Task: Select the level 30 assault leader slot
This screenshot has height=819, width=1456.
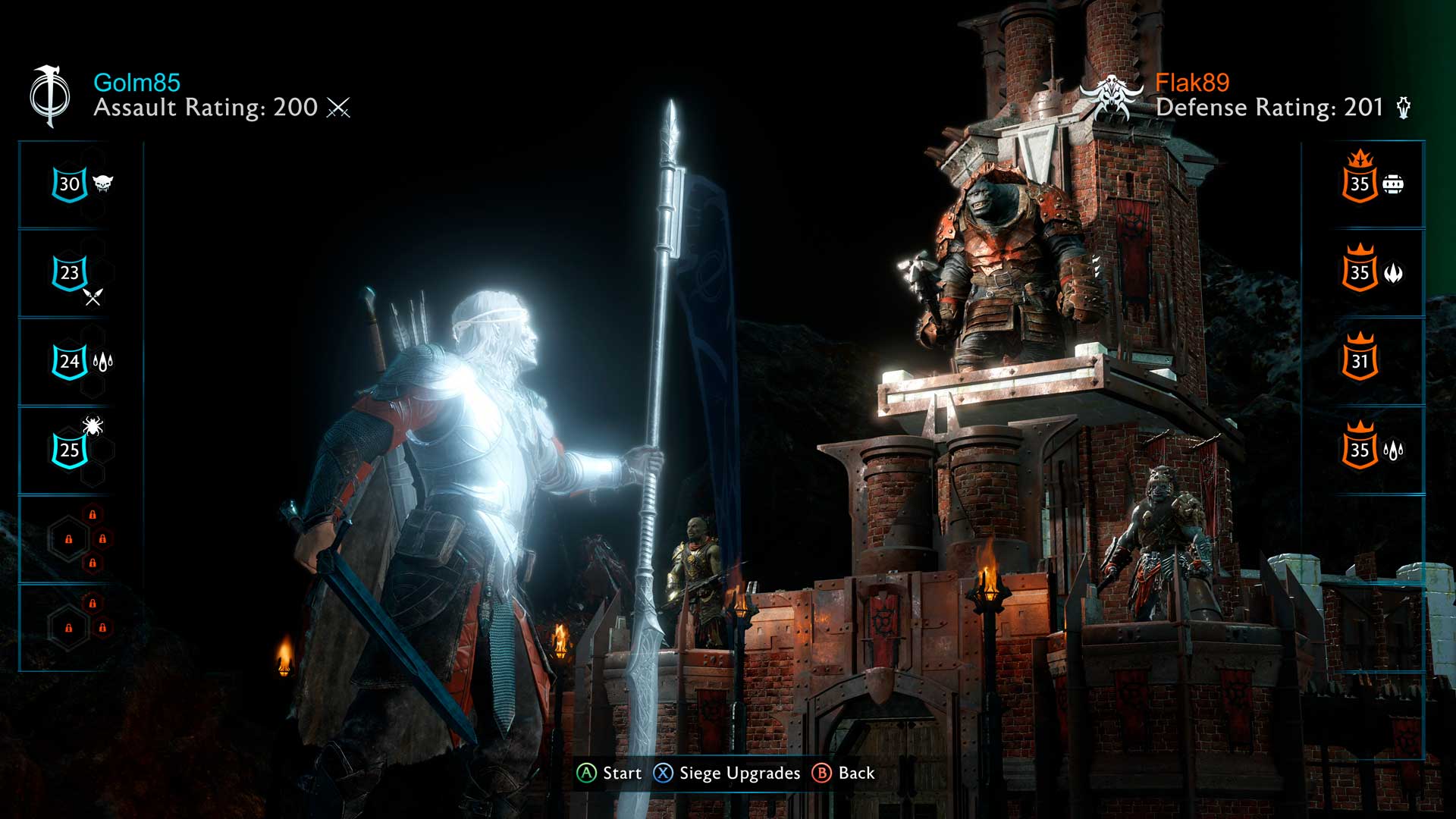Action: pos(70,184)
